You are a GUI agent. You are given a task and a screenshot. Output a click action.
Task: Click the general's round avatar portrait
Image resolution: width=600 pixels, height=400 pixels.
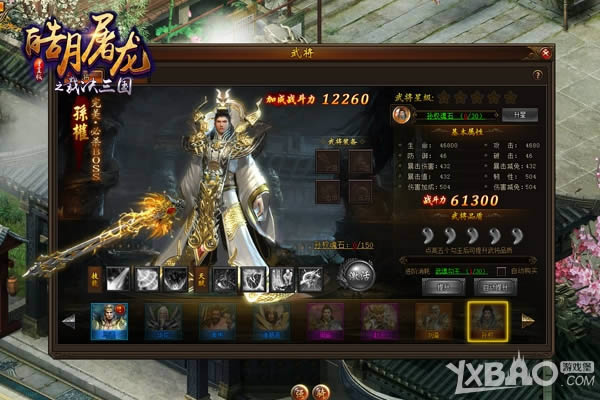pyautogui.click(x=399, y=114)
